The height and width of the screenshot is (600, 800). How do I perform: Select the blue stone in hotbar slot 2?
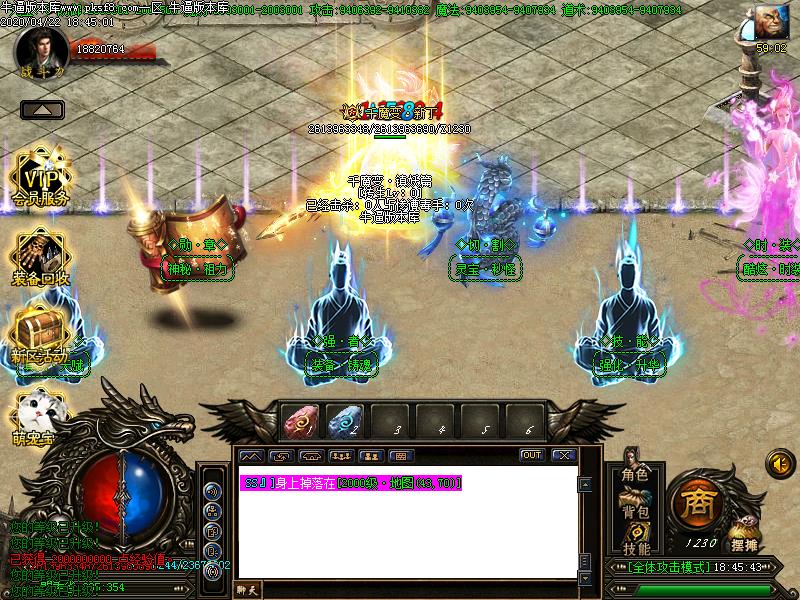pyautogui.click(x=347, y=422)
